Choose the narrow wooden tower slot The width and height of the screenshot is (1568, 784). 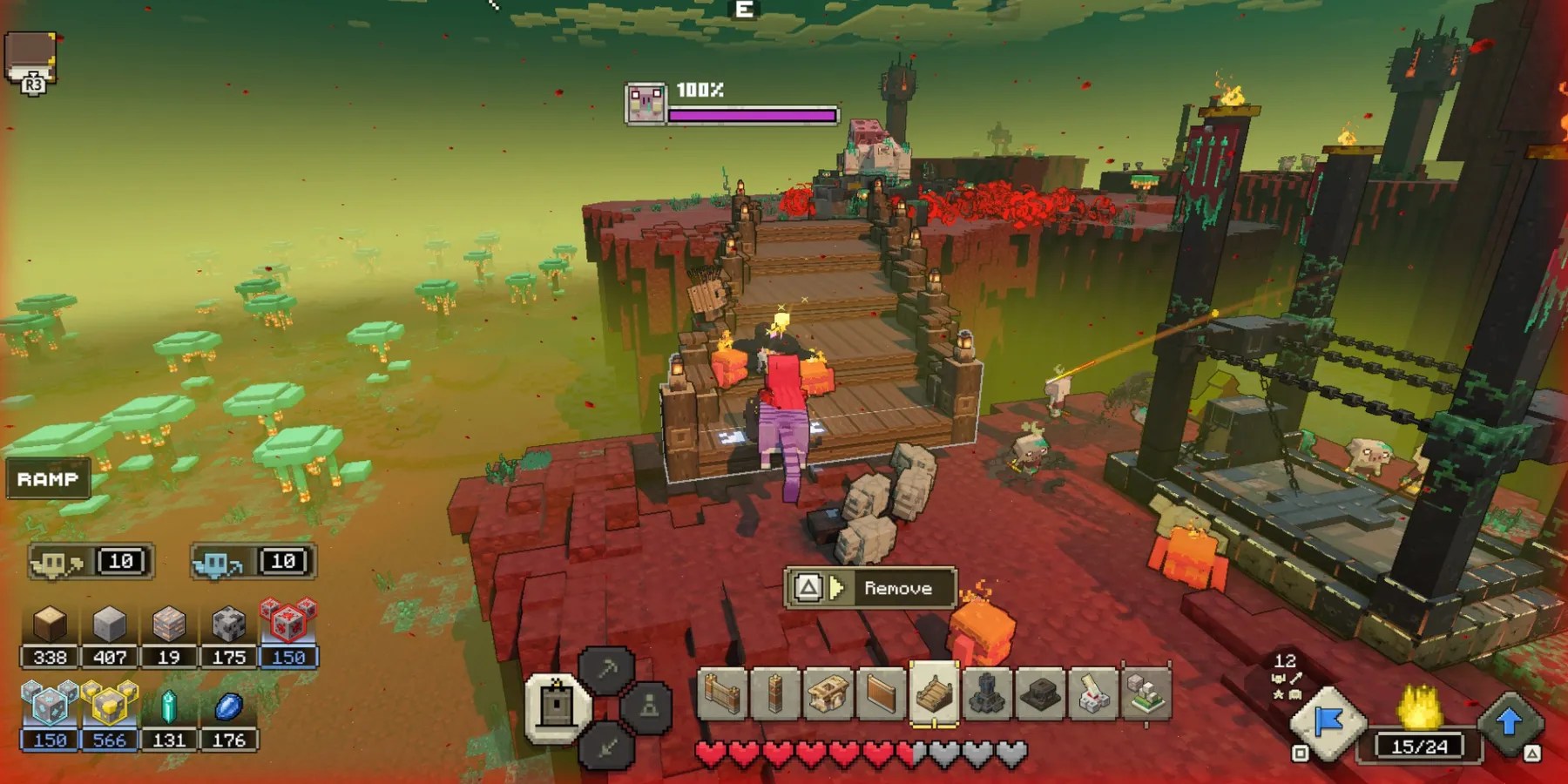[x=774, y=696]
